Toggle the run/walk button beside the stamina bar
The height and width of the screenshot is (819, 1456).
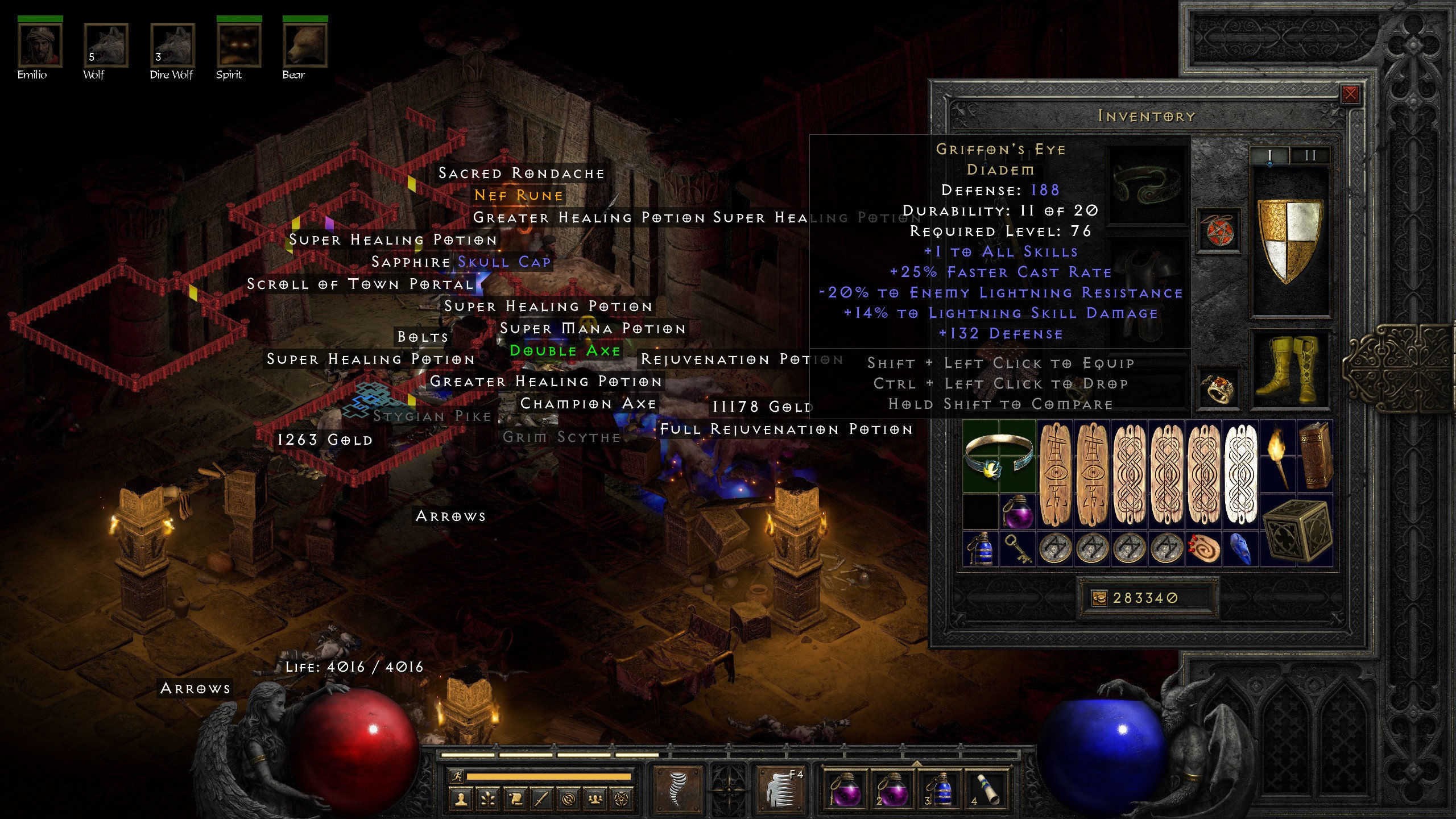coord(457,776)
